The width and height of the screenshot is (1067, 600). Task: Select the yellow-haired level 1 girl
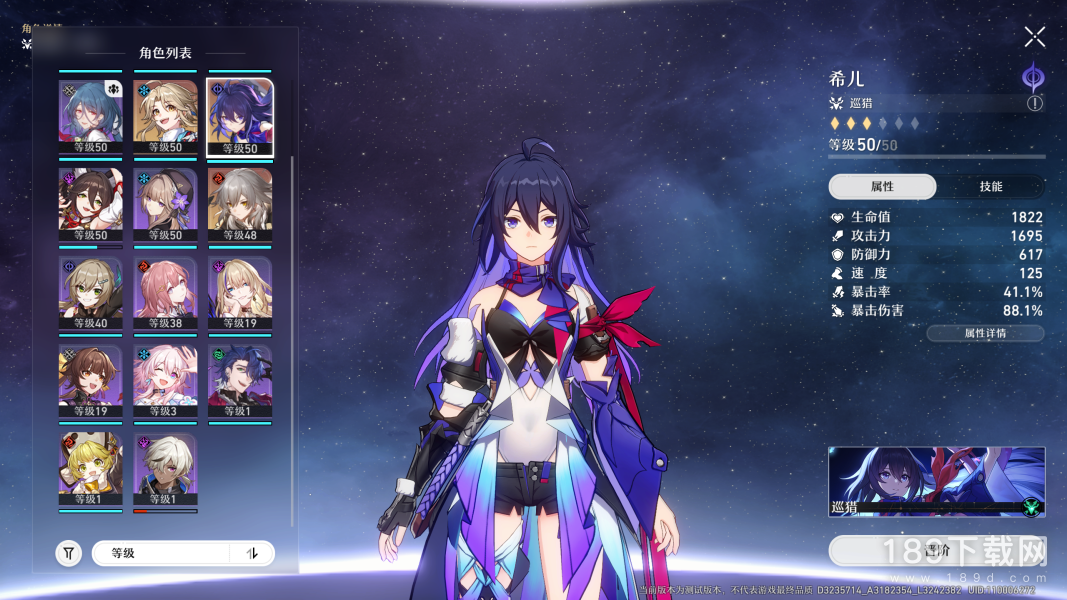coord(91,469)
